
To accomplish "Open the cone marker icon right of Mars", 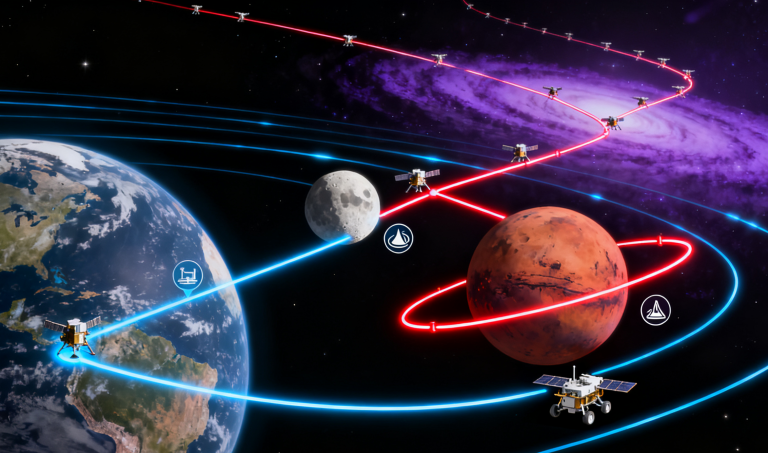I will [x=656, y=310].
